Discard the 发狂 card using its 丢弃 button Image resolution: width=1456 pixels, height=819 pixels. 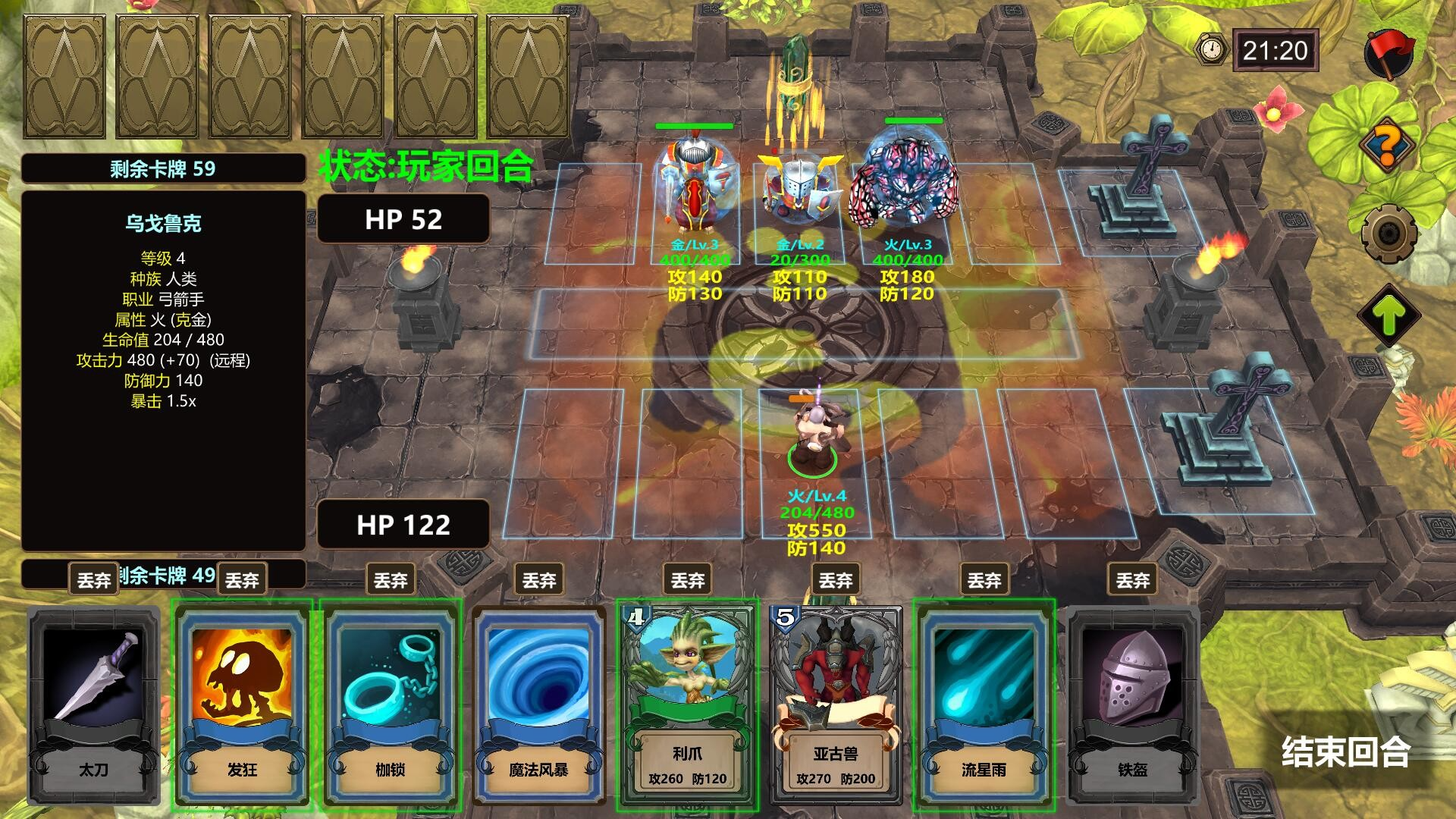point(243,580)
